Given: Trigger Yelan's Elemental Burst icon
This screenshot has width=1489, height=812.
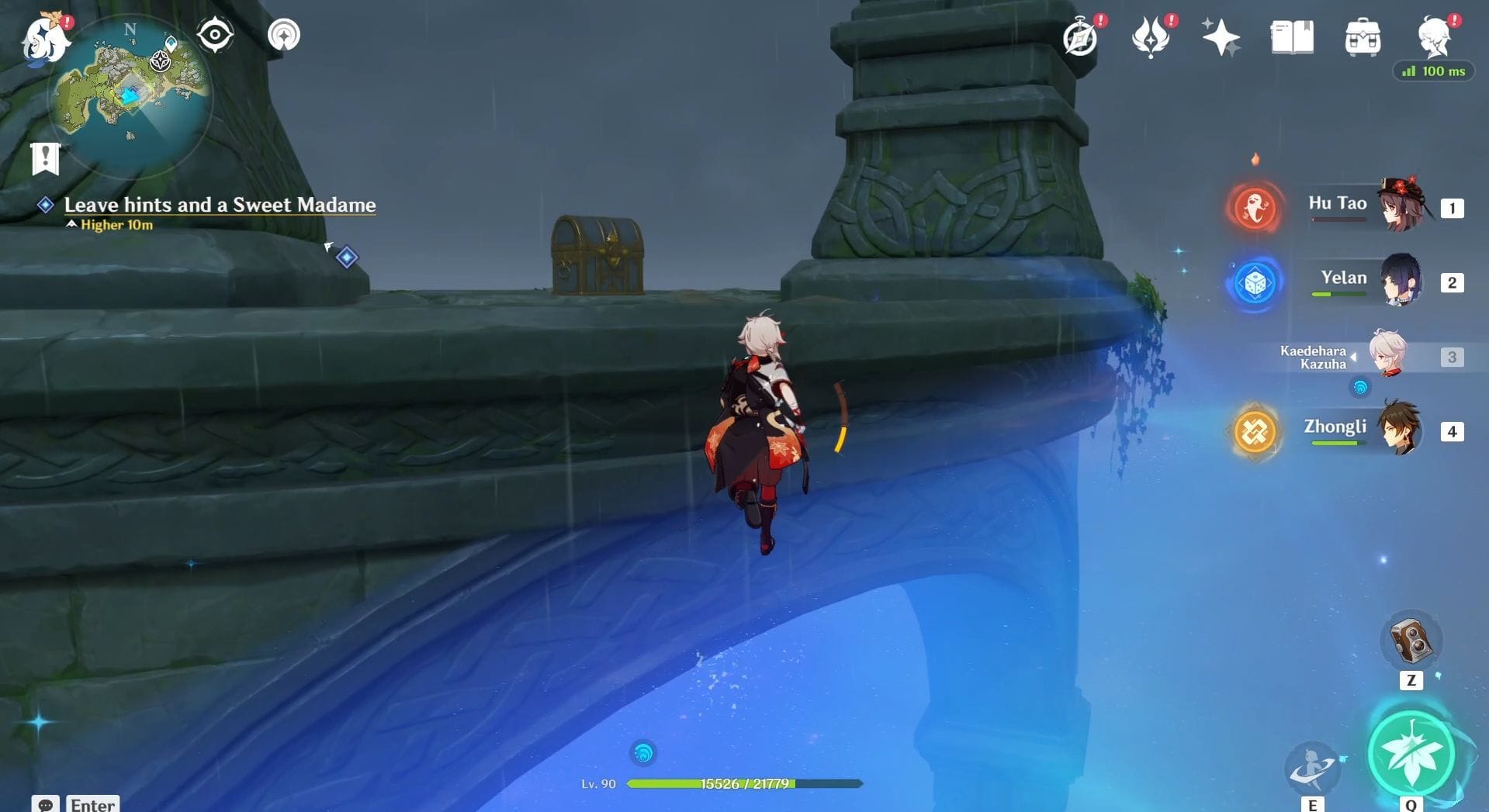Looking at the screenshot, I should pos(1254,283).
